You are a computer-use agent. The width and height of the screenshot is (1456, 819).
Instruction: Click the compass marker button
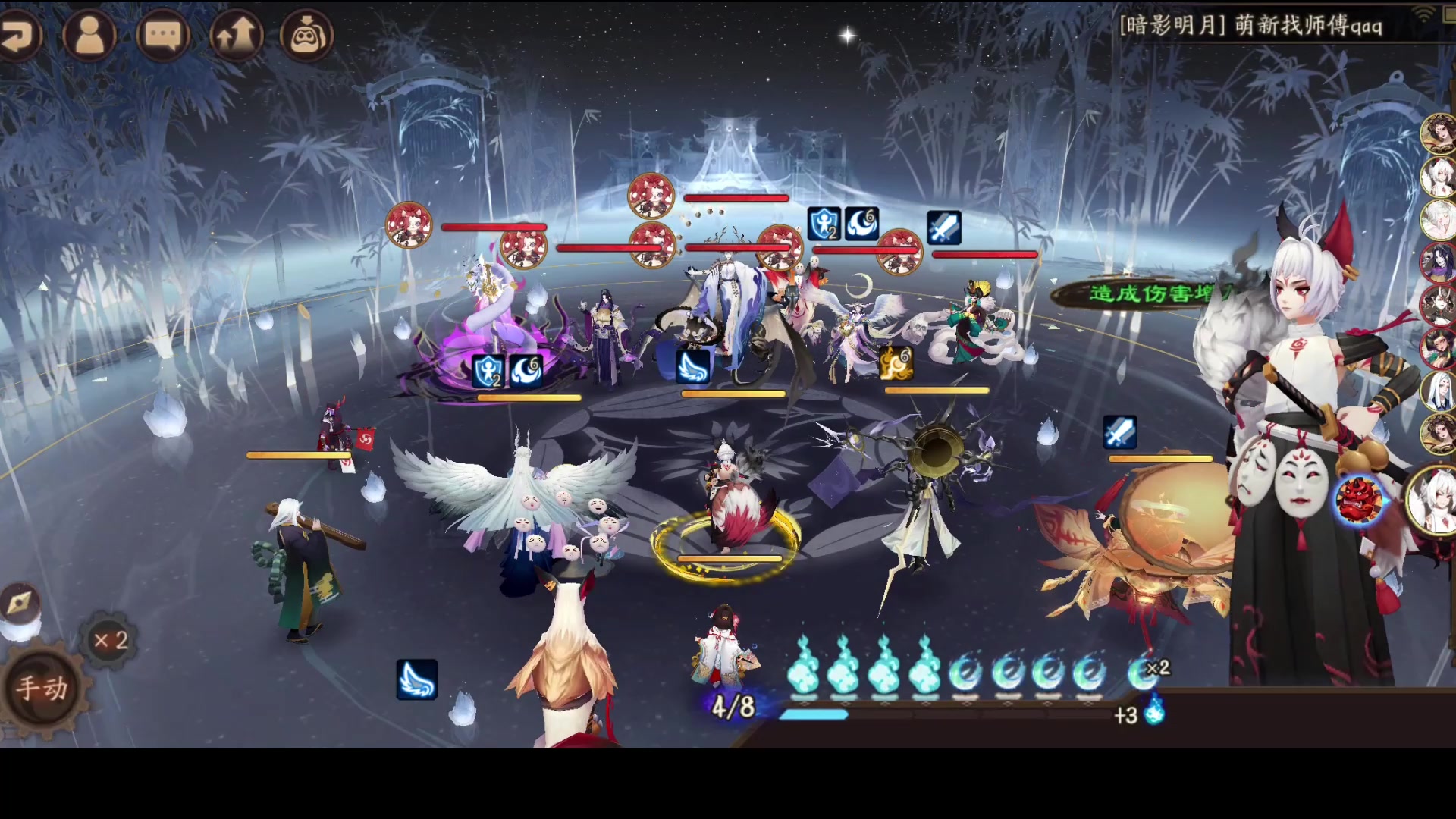pos(18,603)
